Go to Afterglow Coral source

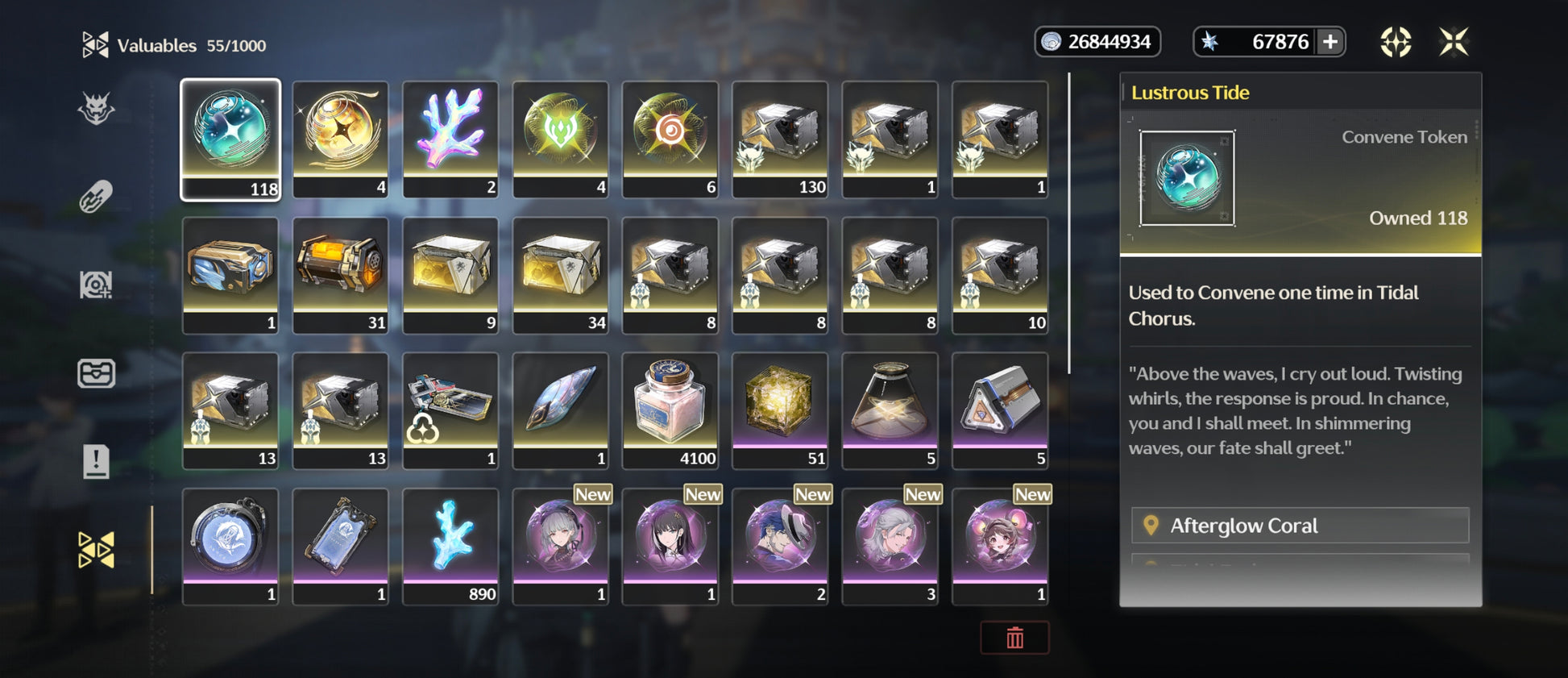1300,526
